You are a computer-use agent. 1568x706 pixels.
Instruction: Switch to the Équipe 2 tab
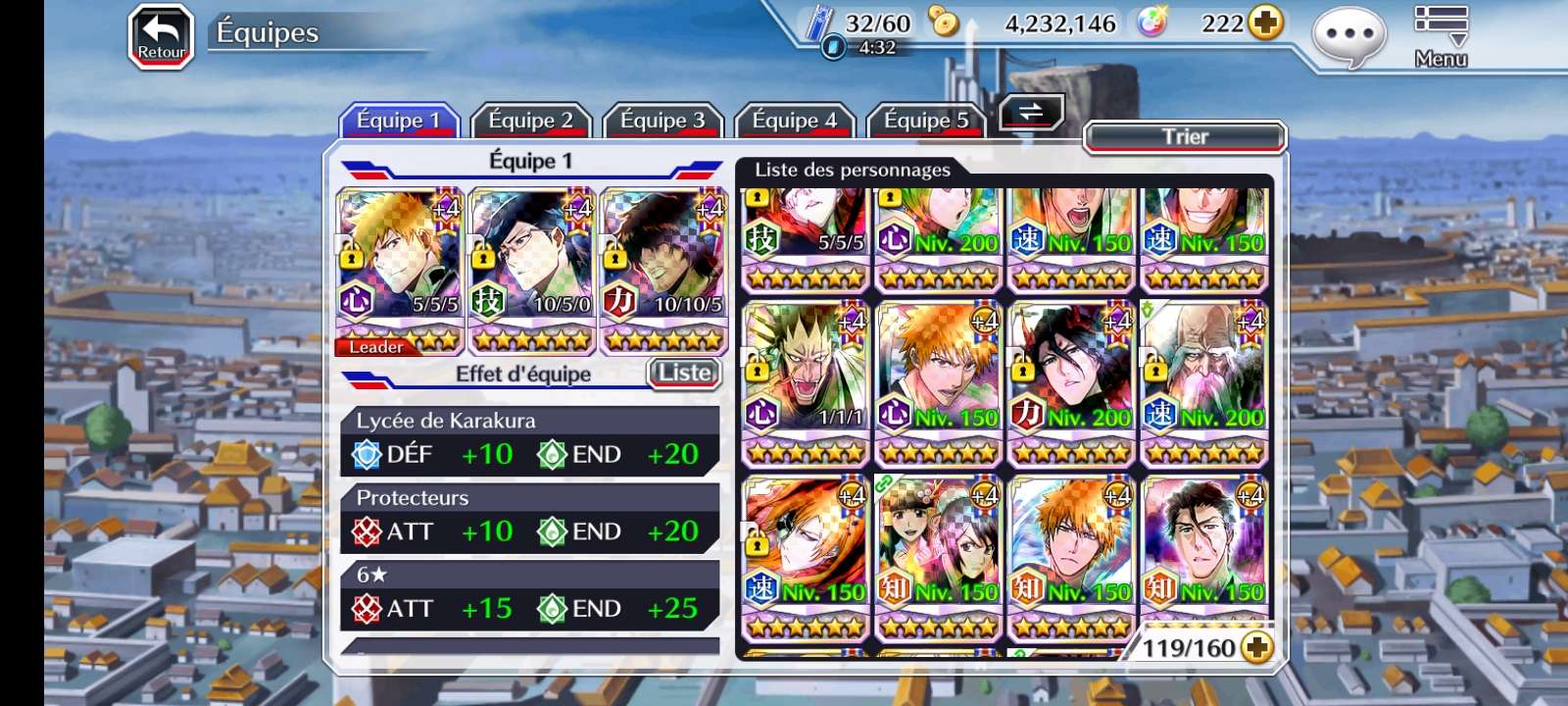point(530,121)
